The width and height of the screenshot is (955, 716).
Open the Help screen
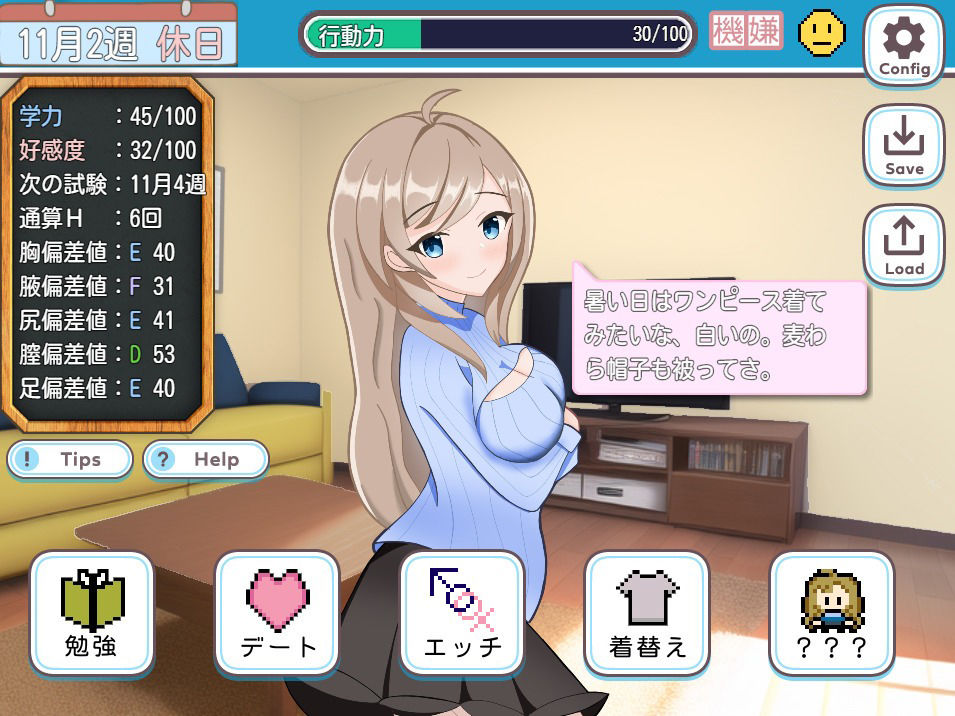(206, 460)
